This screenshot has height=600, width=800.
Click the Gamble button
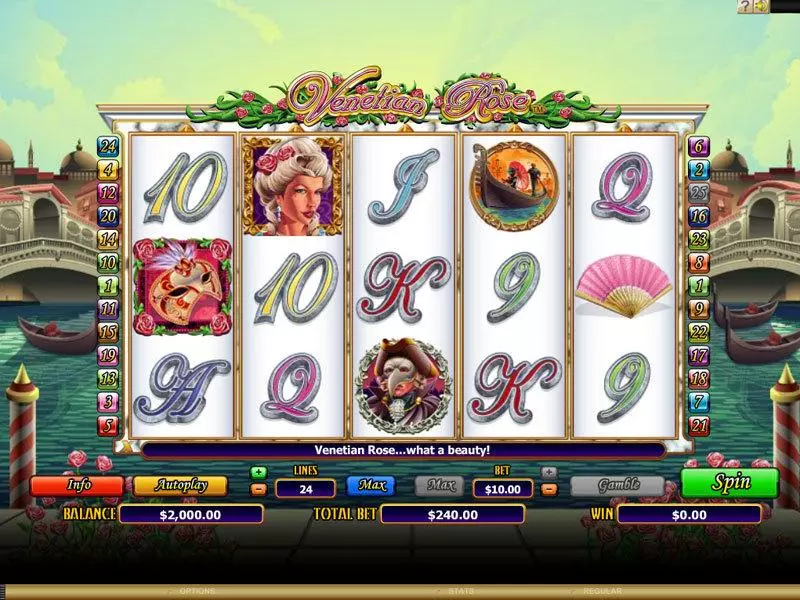pos(617,486)
